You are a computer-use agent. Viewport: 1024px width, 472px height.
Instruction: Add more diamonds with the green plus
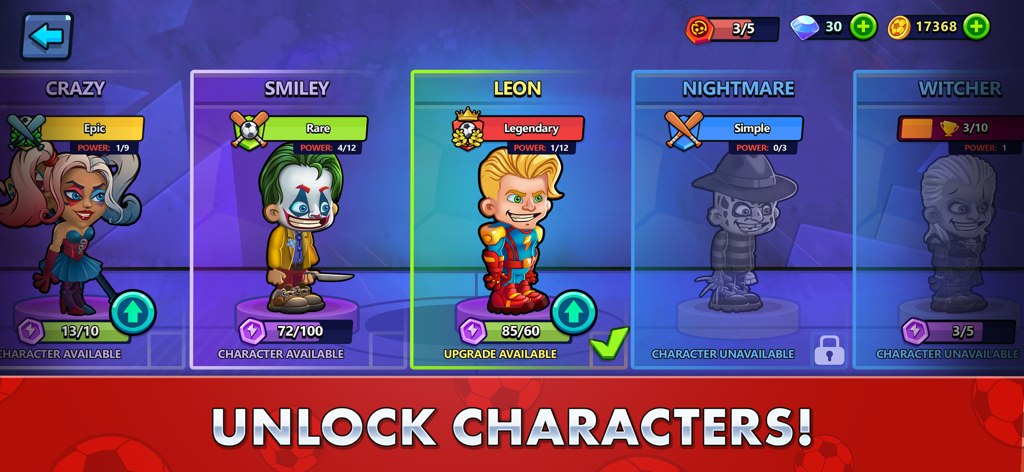pos(863,27)
